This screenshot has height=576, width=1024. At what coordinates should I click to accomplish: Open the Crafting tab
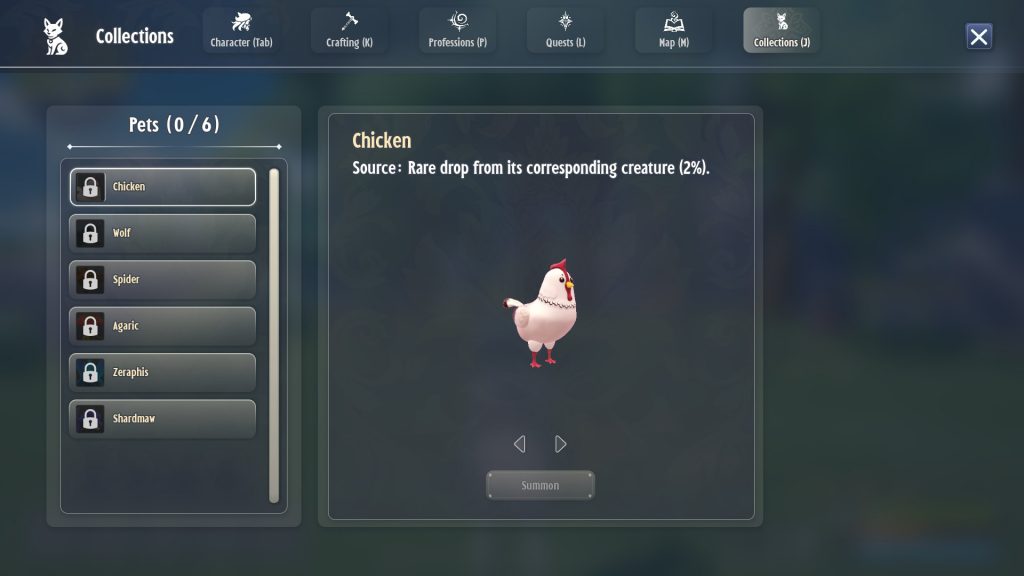[349, 30]
